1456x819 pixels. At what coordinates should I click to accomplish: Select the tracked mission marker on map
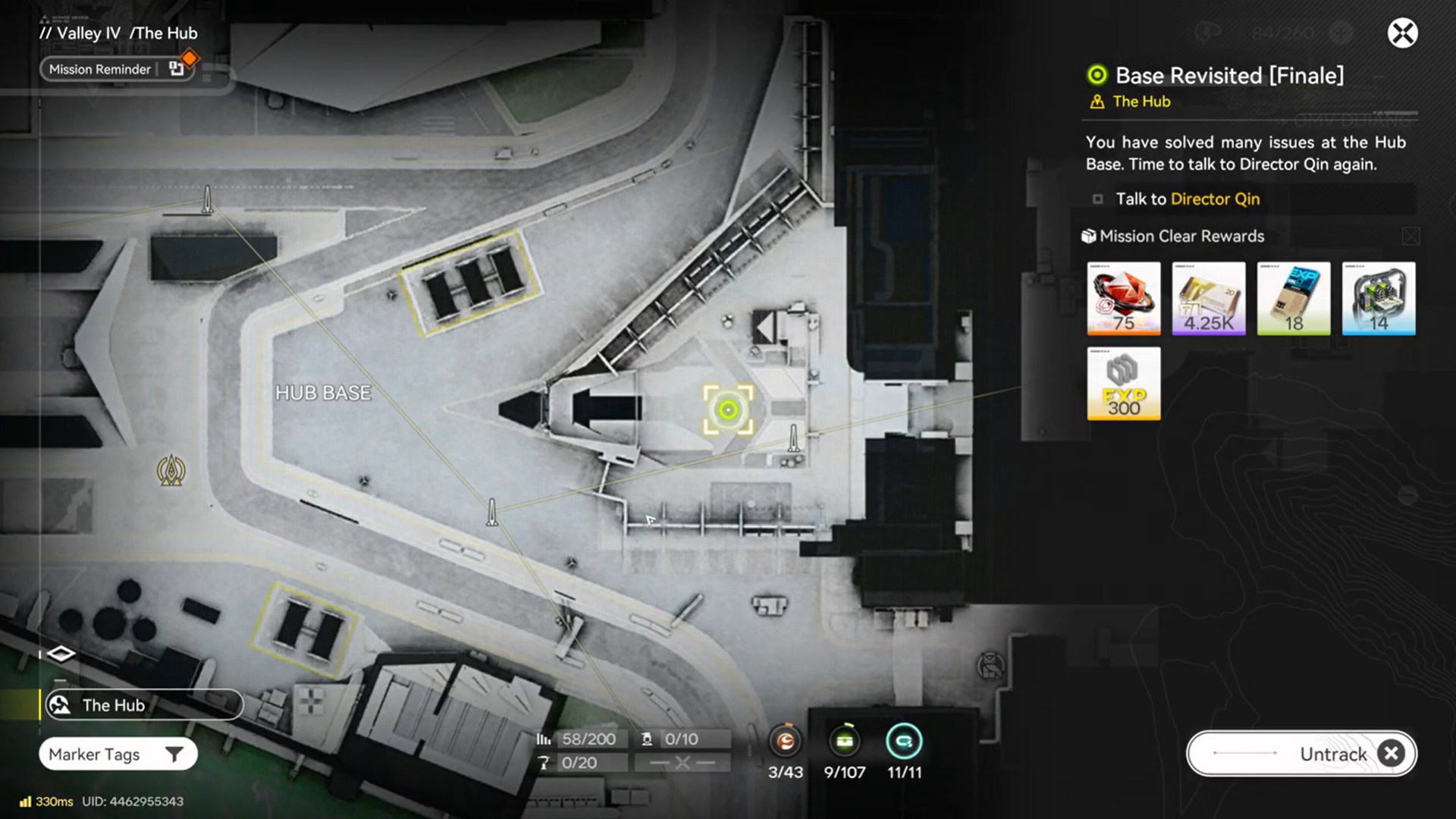coord(728,410)
